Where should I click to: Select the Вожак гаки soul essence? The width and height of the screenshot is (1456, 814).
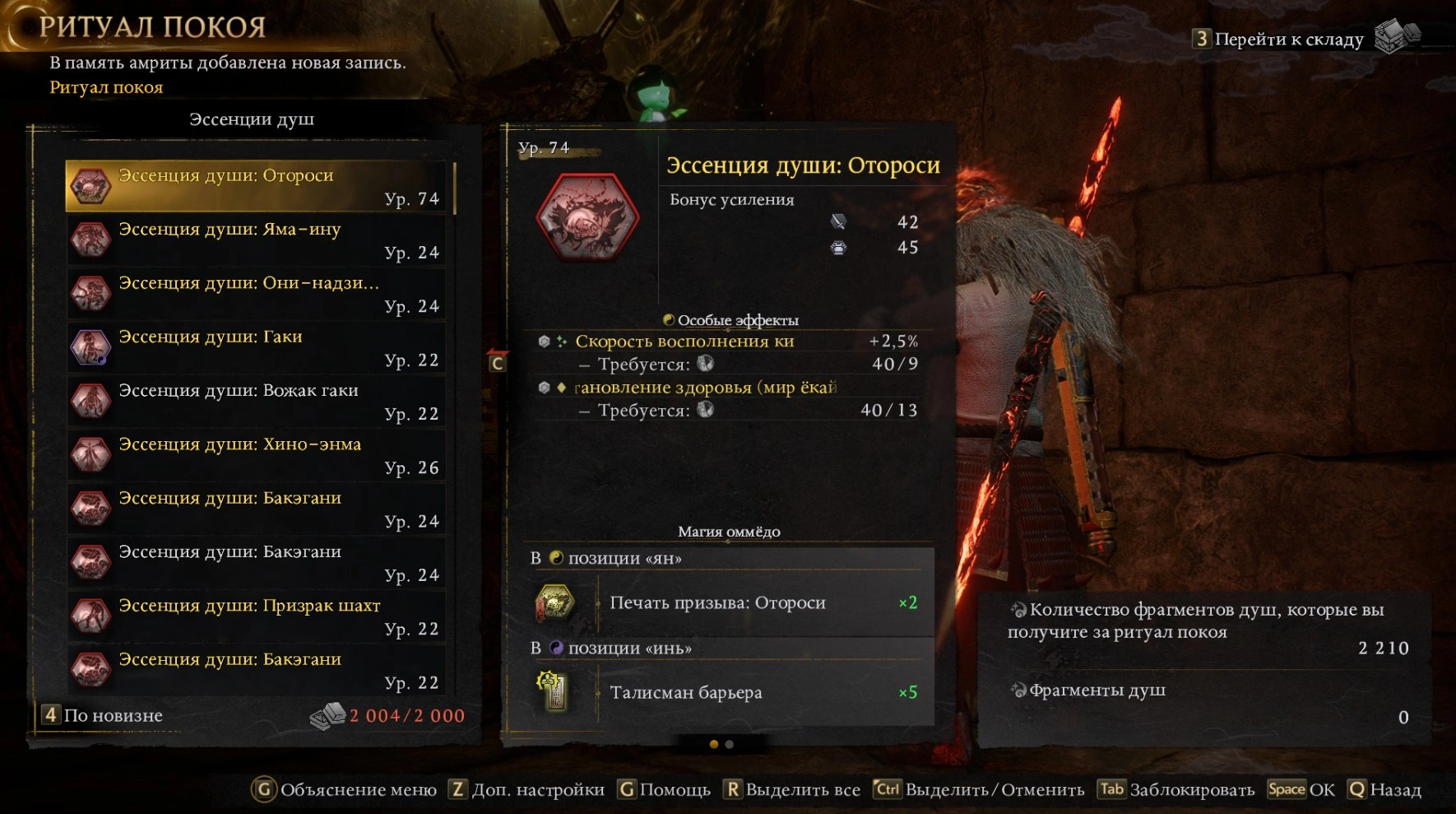click(257, 402)
